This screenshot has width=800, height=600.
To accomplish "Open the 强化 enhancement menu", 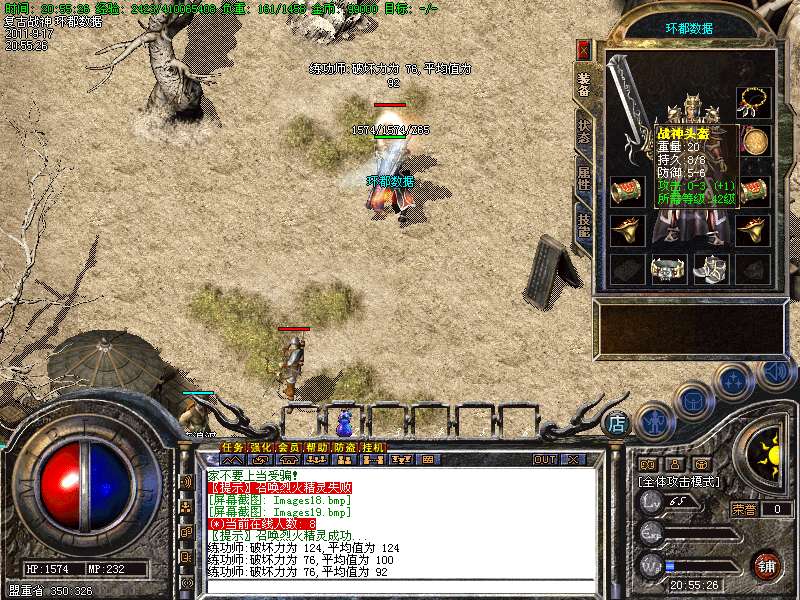I will click(260, 447).
